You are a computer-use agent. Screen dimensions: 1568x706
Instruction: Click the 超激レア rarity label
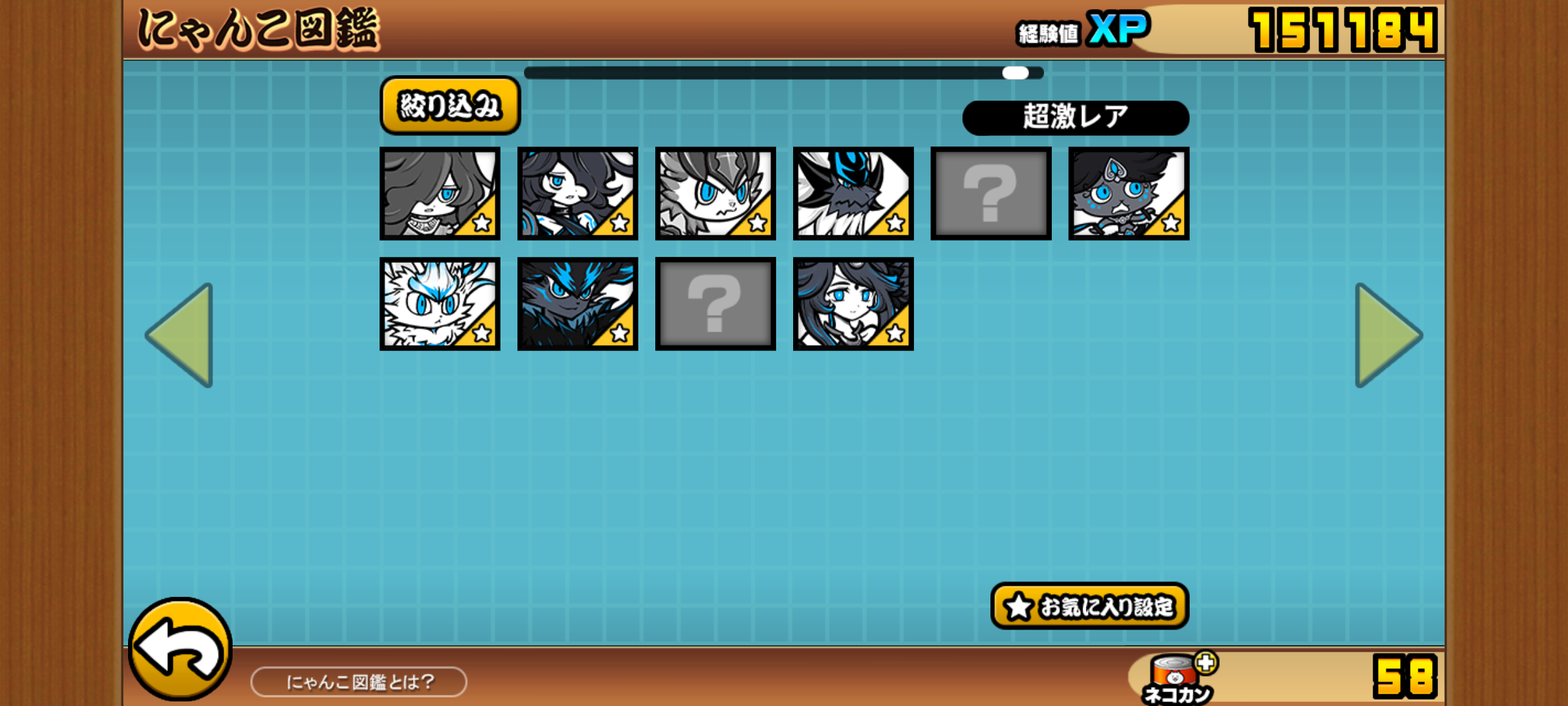click(x=1075, y=118)
